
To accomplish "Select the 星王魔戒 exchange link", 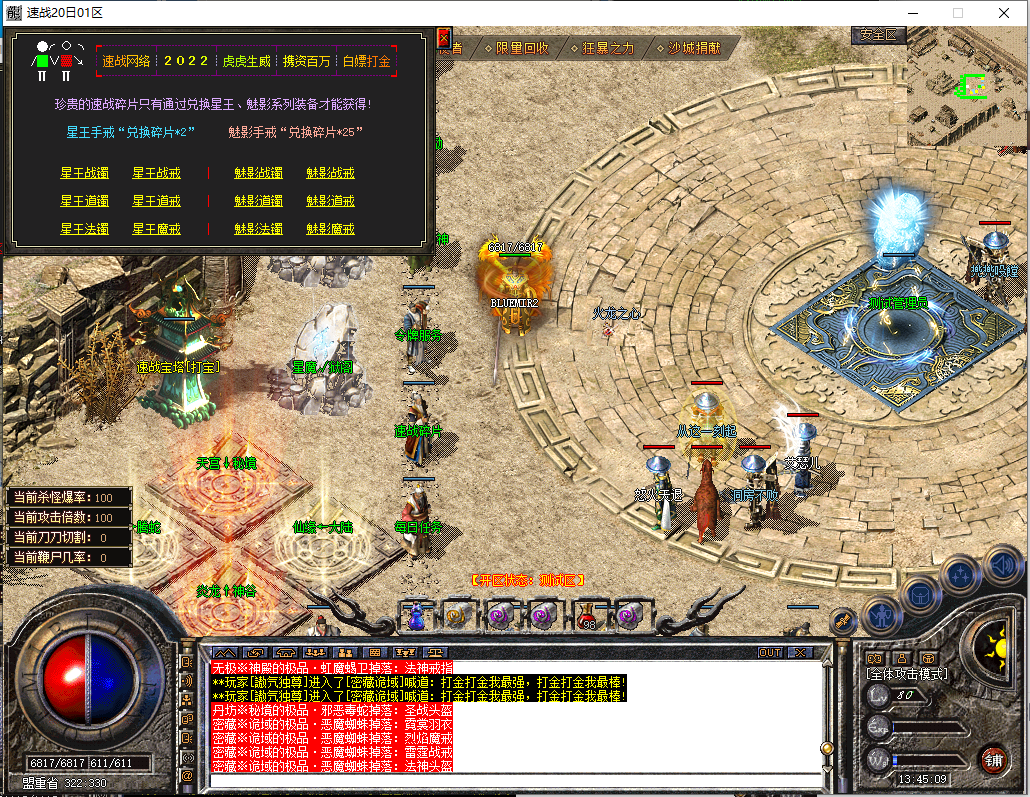I will click(157, 229).
